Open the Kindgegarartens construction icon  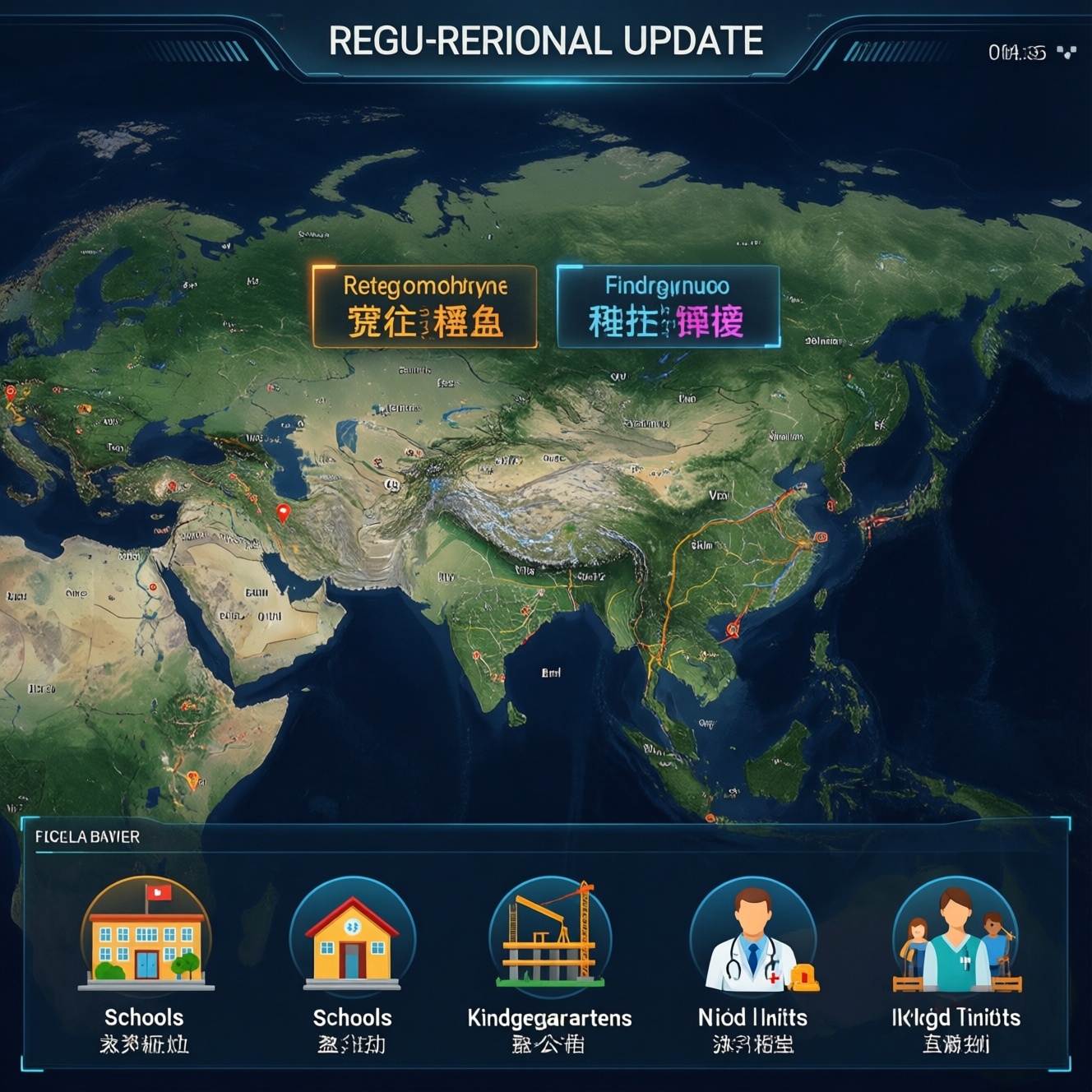[549, 934]
